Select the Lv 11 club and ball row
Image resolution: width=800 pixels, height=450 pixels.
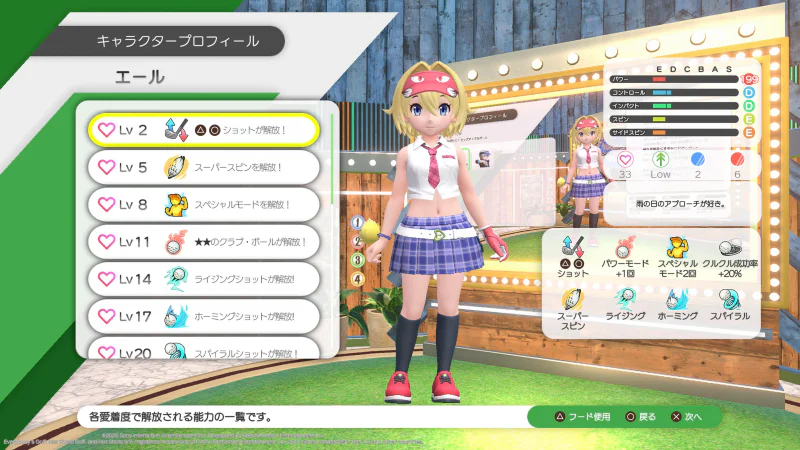(x=203, y=241)
